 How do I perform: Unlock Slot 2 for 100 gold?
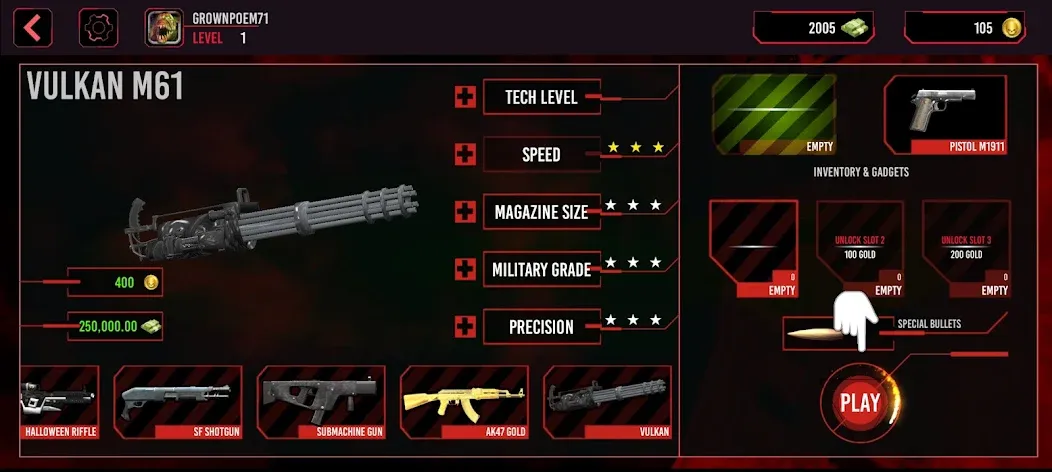click(860, 249)
